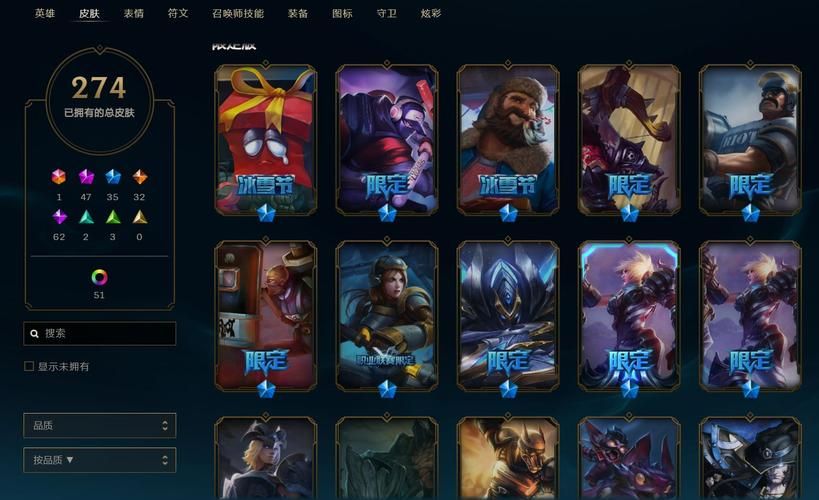Screen dimensions: 819x500
Task: Toggle the 显示未拥有 checkbox
Action: (29, 367)
